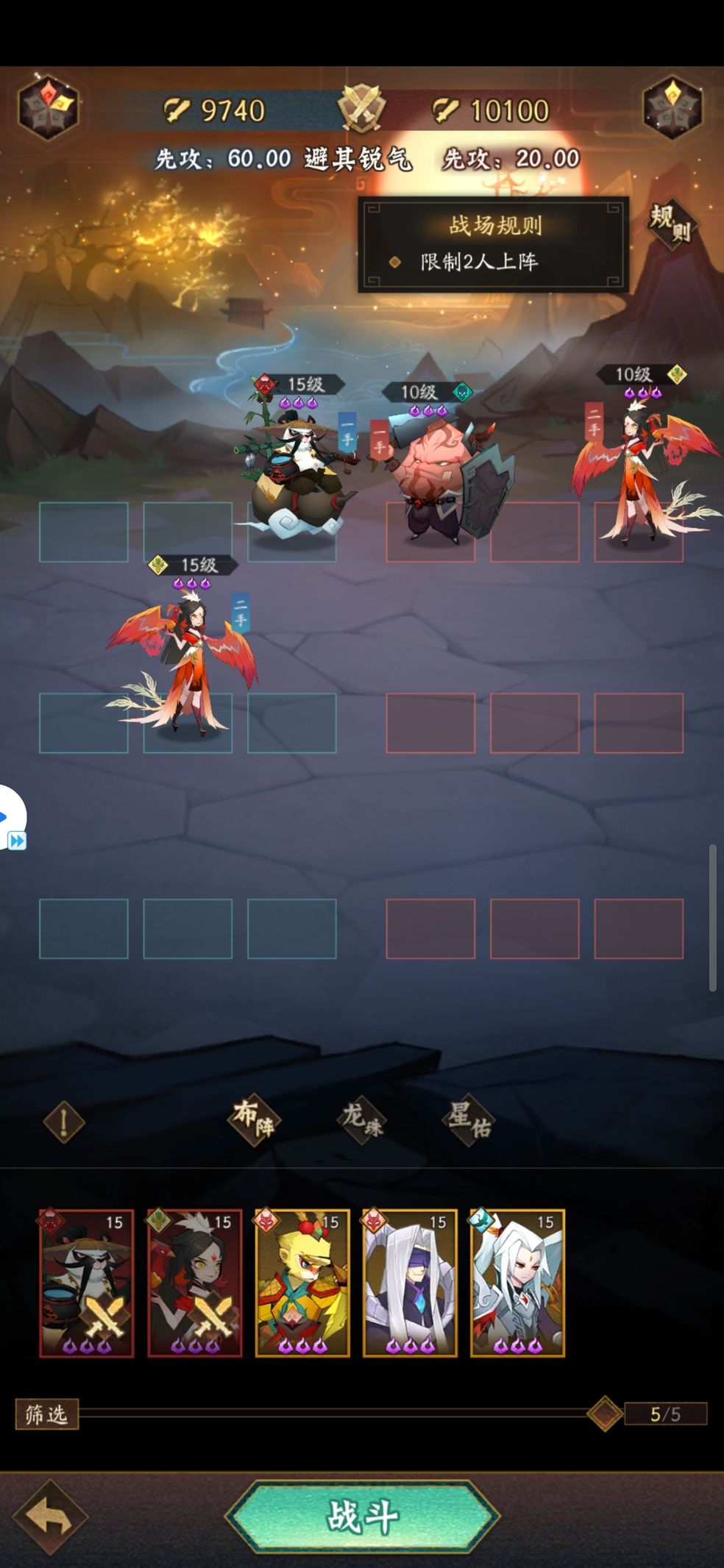The width and height of the screenshot is (724, 1568).
Task: Choose the yellow monkey hero card
Action: pos(302,1282)
